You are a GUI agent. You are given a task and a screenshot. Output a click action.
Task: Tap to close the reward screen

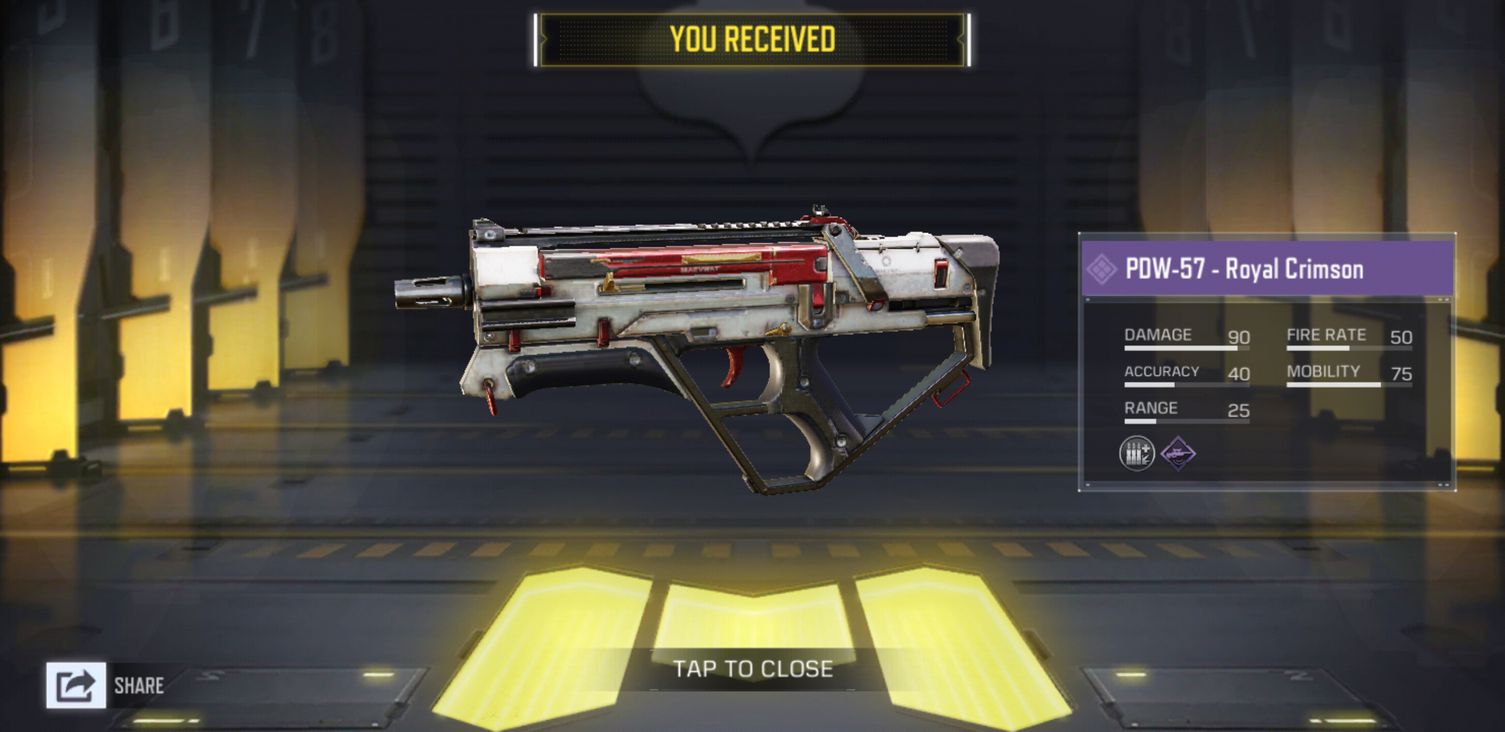point(752,668)
